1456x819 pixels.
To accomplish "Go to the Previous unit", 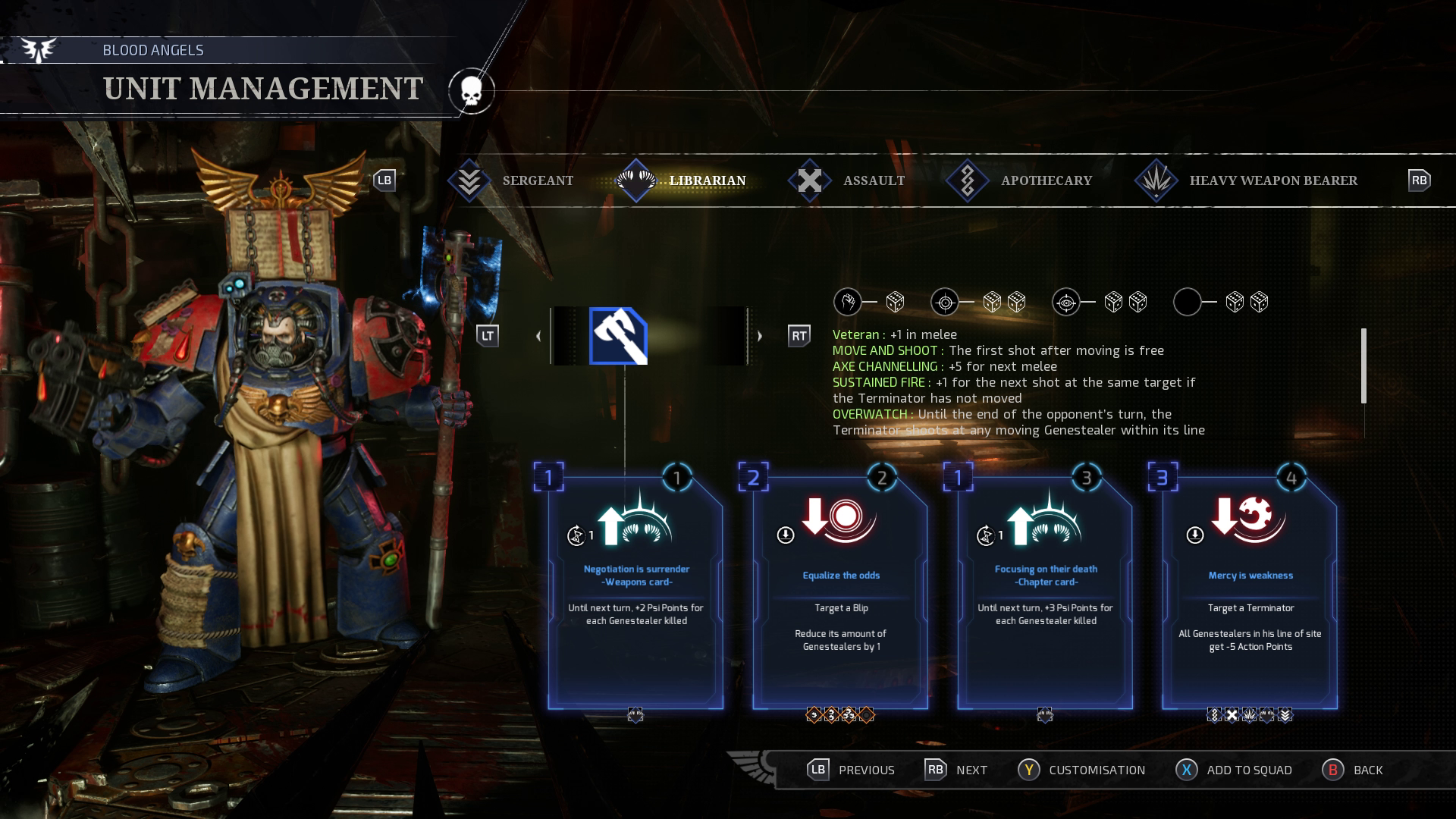I will [851, 770].
